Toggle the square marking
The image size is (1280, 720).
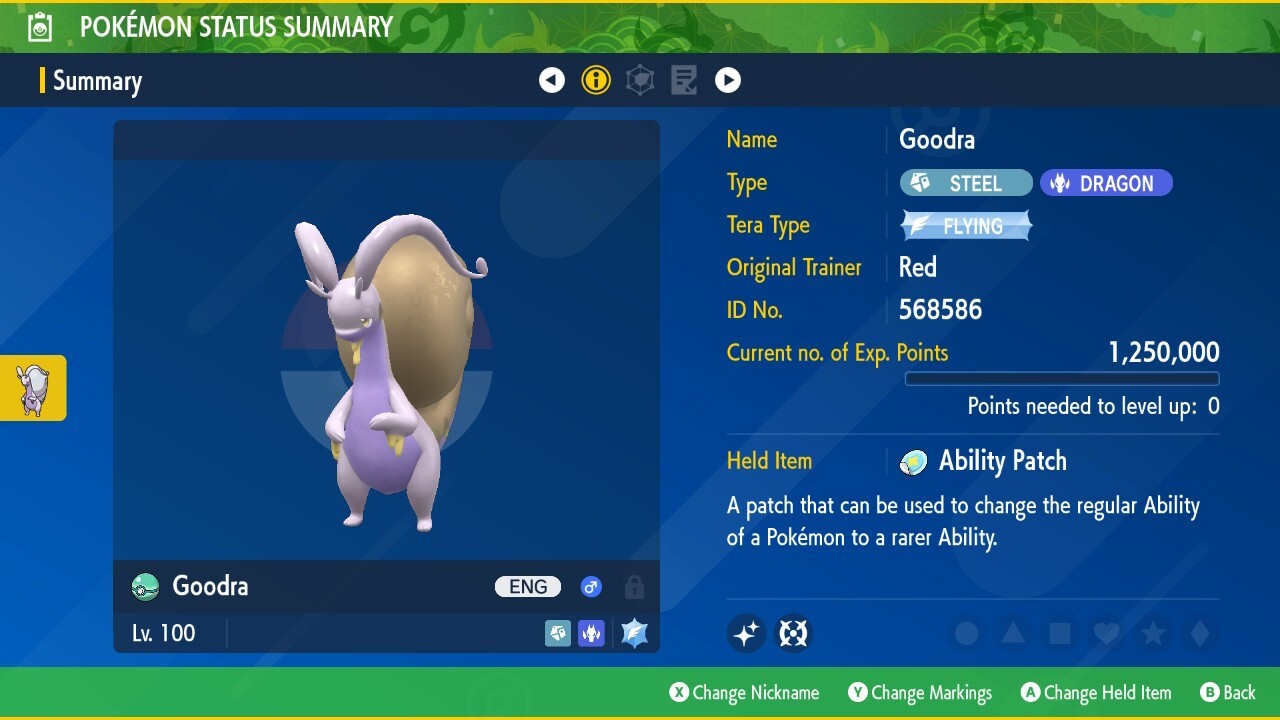1059,633
